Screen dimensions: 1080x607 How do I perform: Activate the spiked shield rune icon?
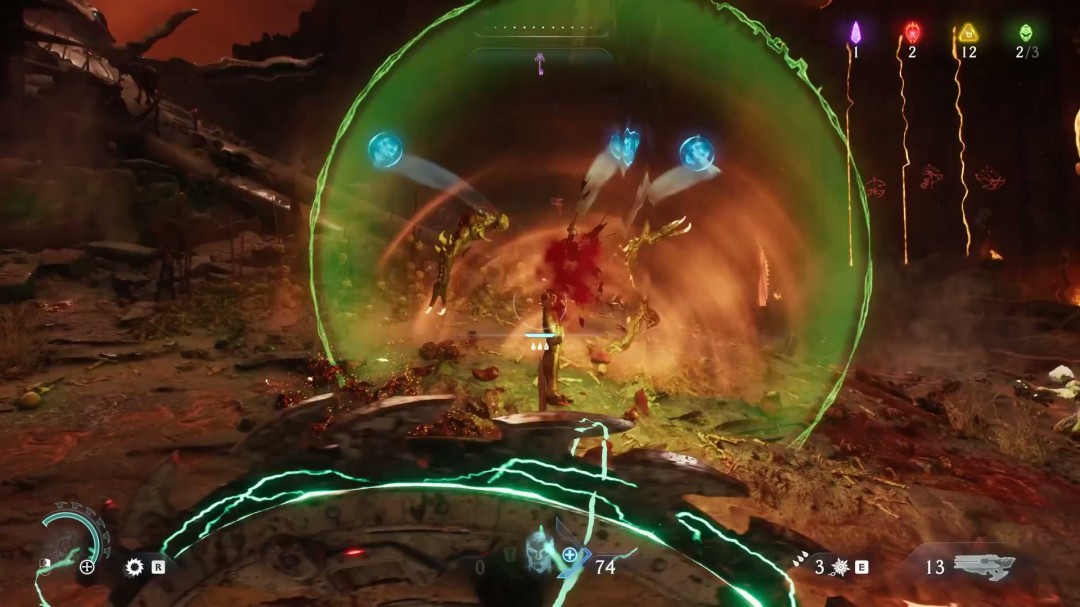840,568
